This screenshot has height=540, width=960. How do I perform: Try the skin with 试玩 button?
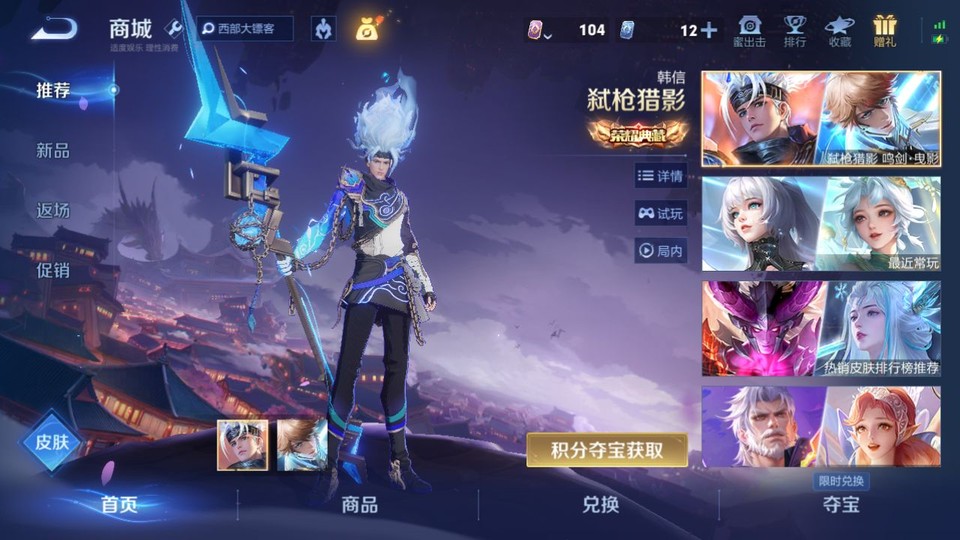[x=660, y=213]
